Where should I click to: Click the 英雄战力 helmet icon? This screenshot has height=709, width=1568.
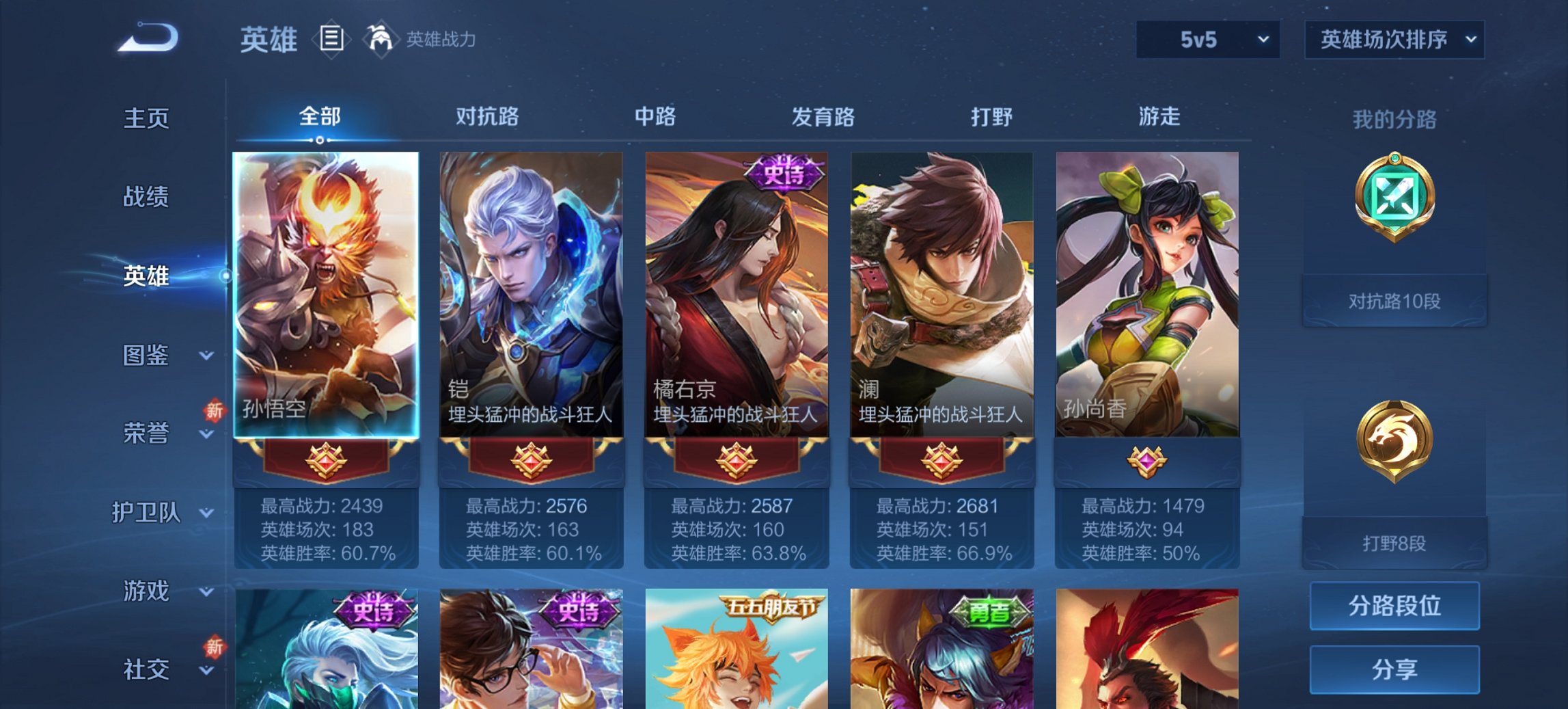click(x=381, y=39)
